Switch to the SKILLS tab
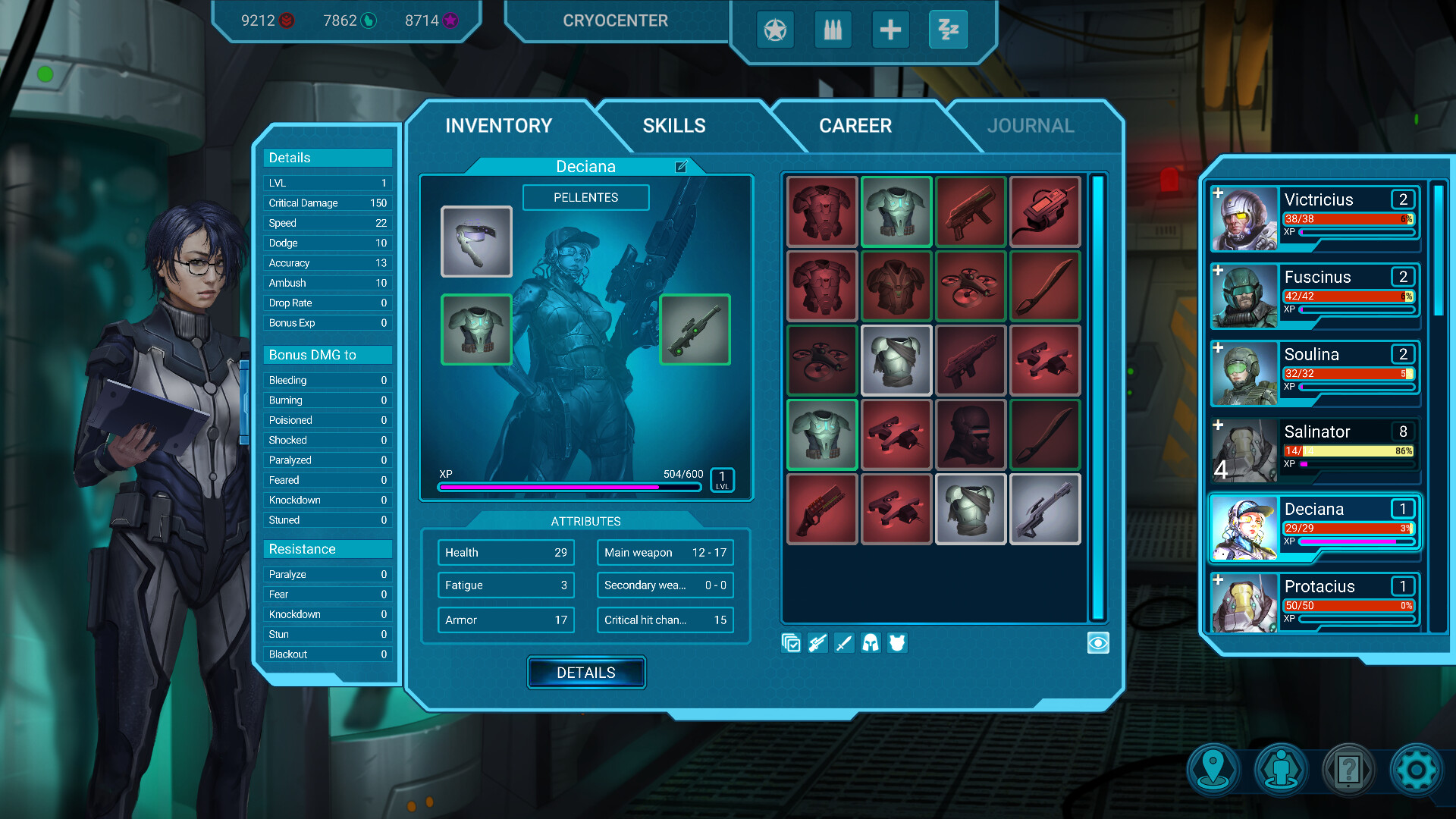The width and height of the screenshot is (1456, 819). click(673, 125)
